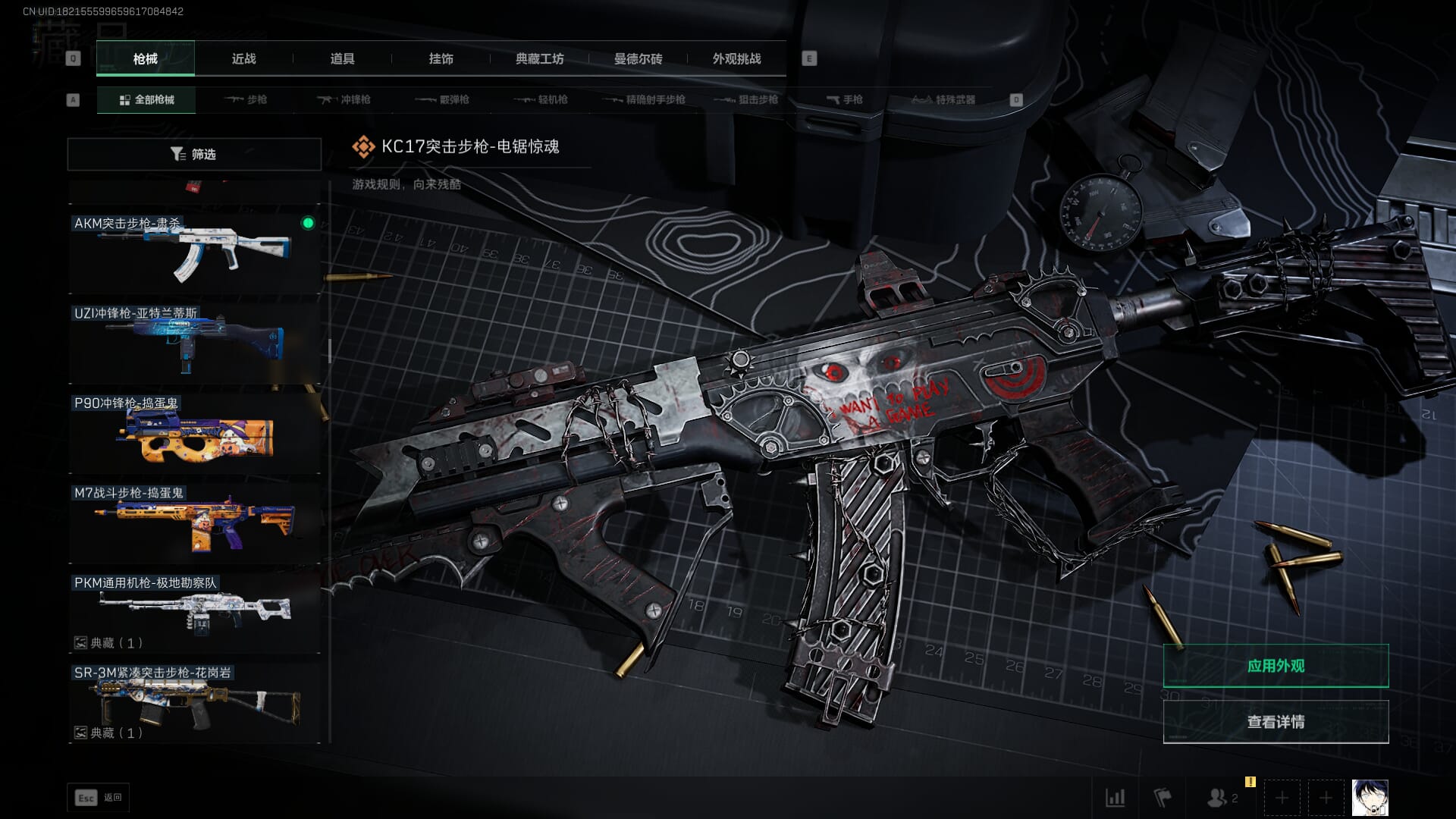1456x819 pixels.
Task: Open the 筛选 filter button
Action: [x=194, y=154]
